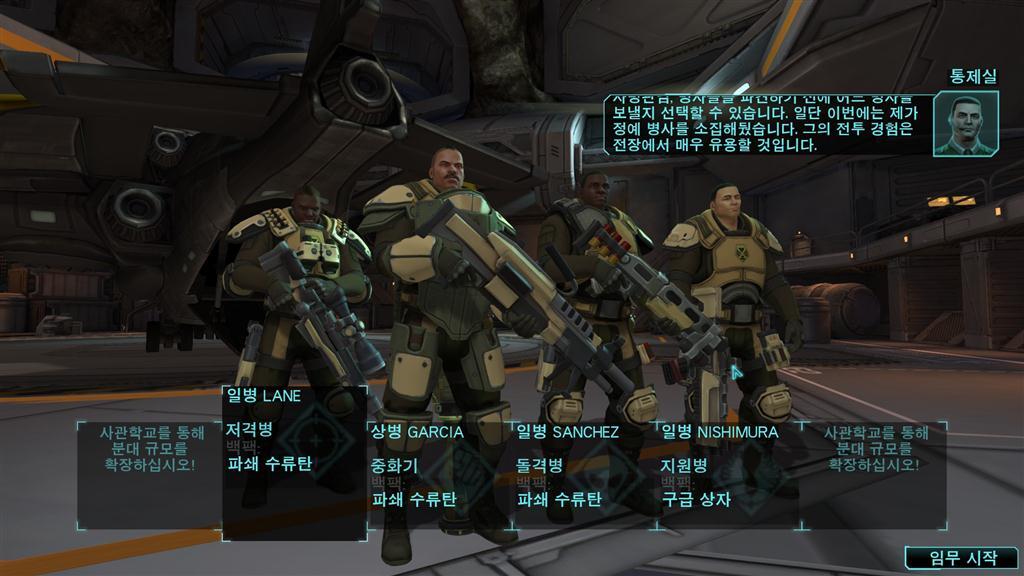Image resolution: width=1024 pixels, height=576 pixels.
Task: Pick the 일병 SANCHEZ soldier panel
Action: click(585, 472)
